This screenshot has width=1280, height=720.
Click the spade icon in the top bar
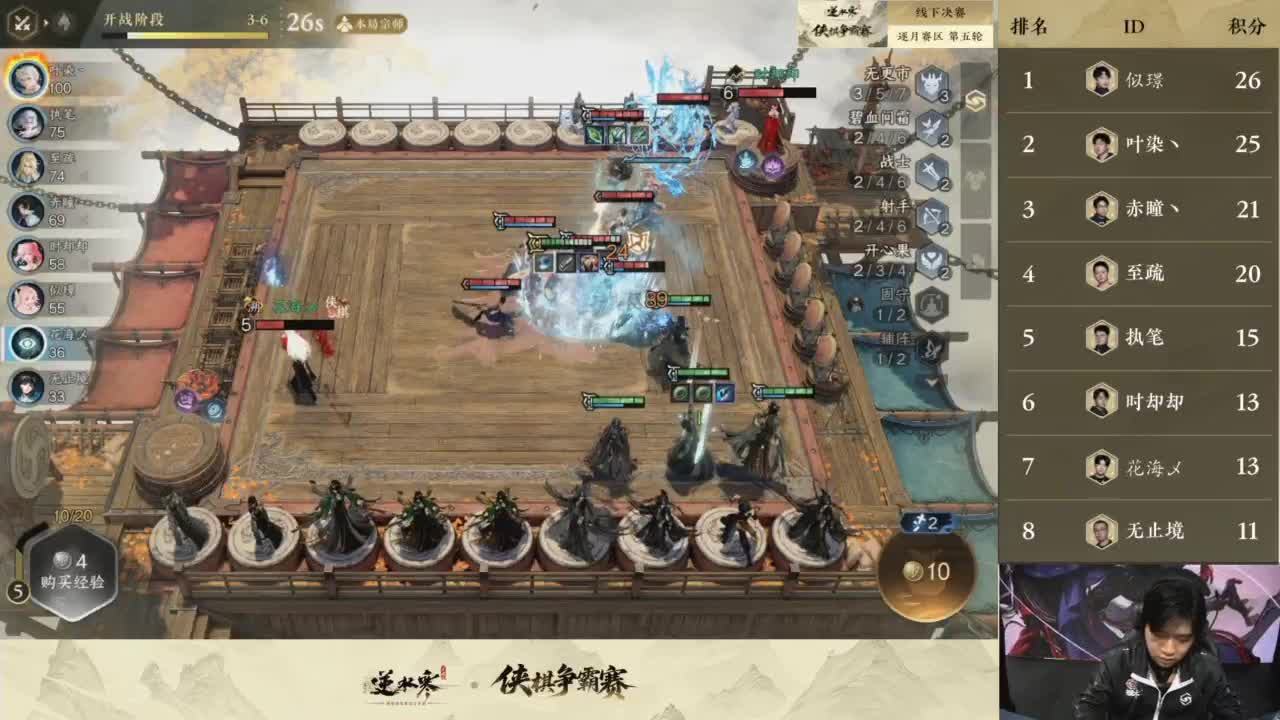64,19
